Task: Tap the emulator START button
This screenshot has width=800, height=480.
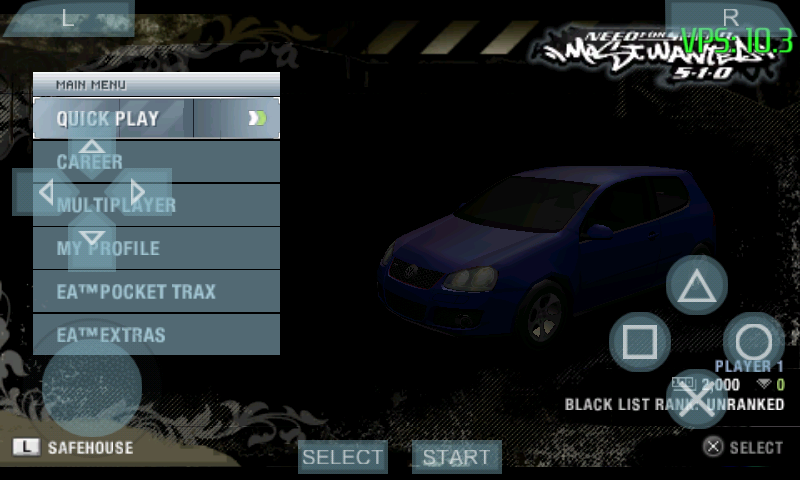Action: pos(456,457)
